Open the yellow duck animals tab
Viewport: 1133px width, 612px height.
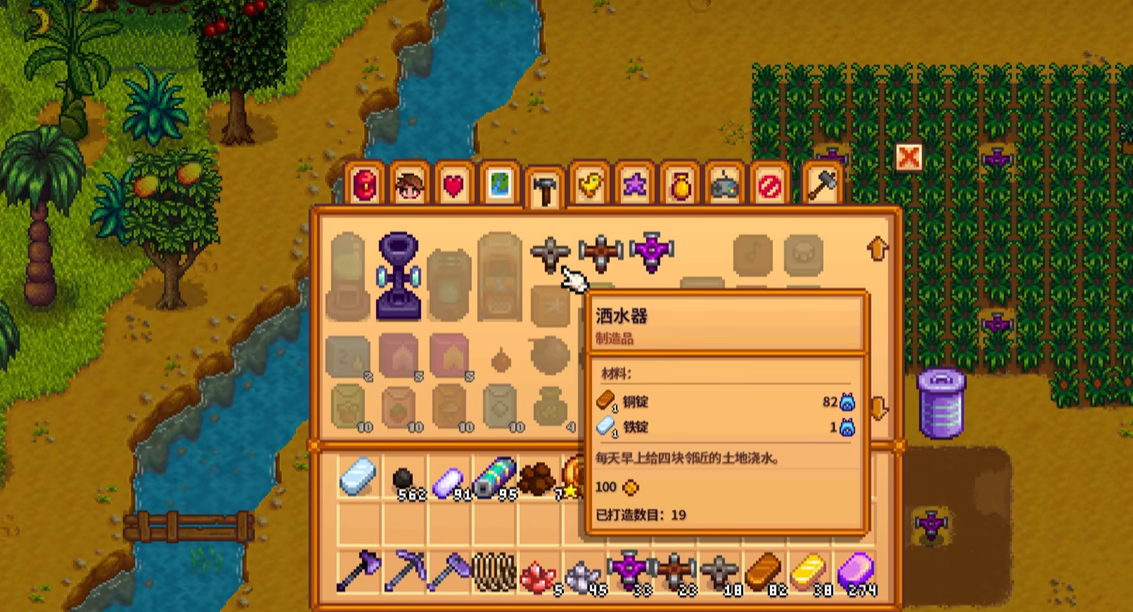(591, 186)
